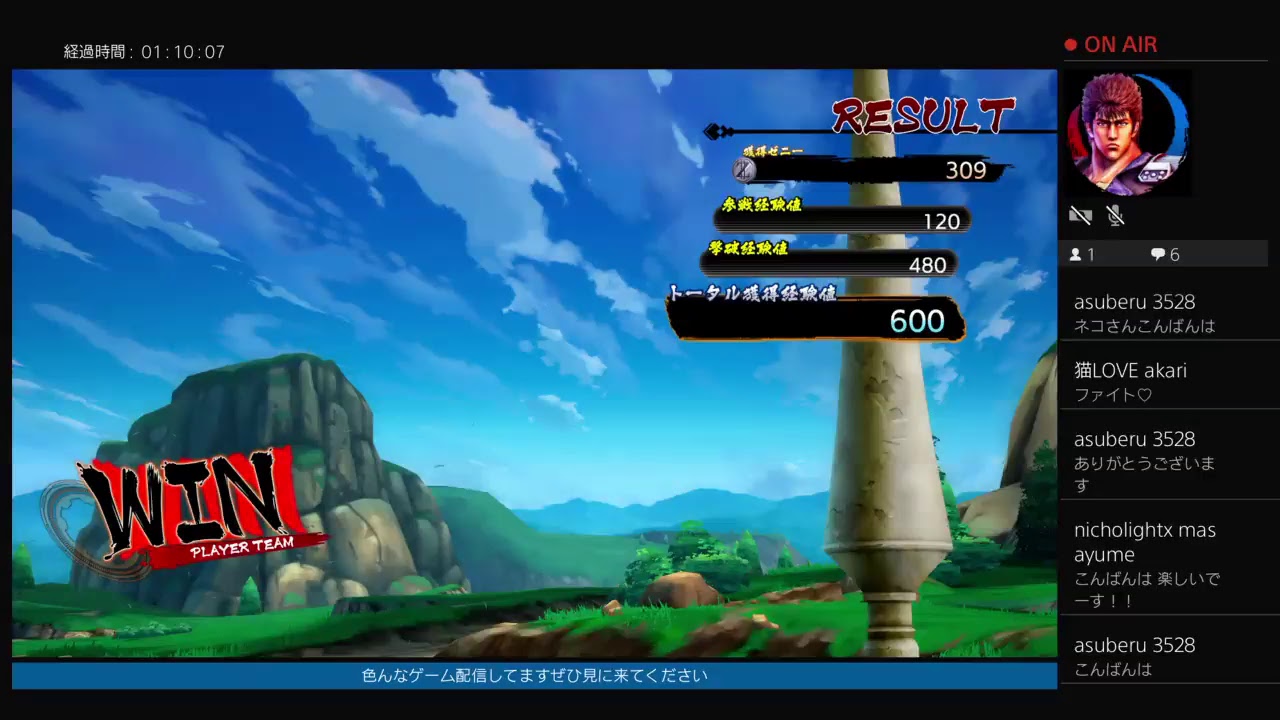1280x720 pixels.
Task: Click the 撃破経験値 480 result bar
Action: pos(830,264)
